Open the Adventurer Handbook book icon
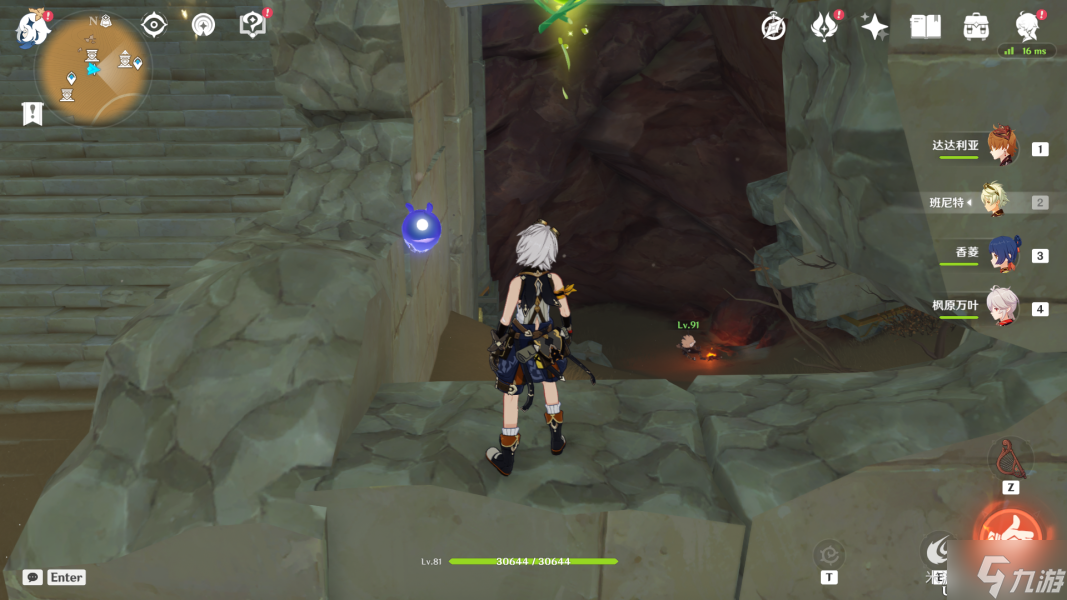Screen dimensions: 1067x600 (x=925, y=27)
